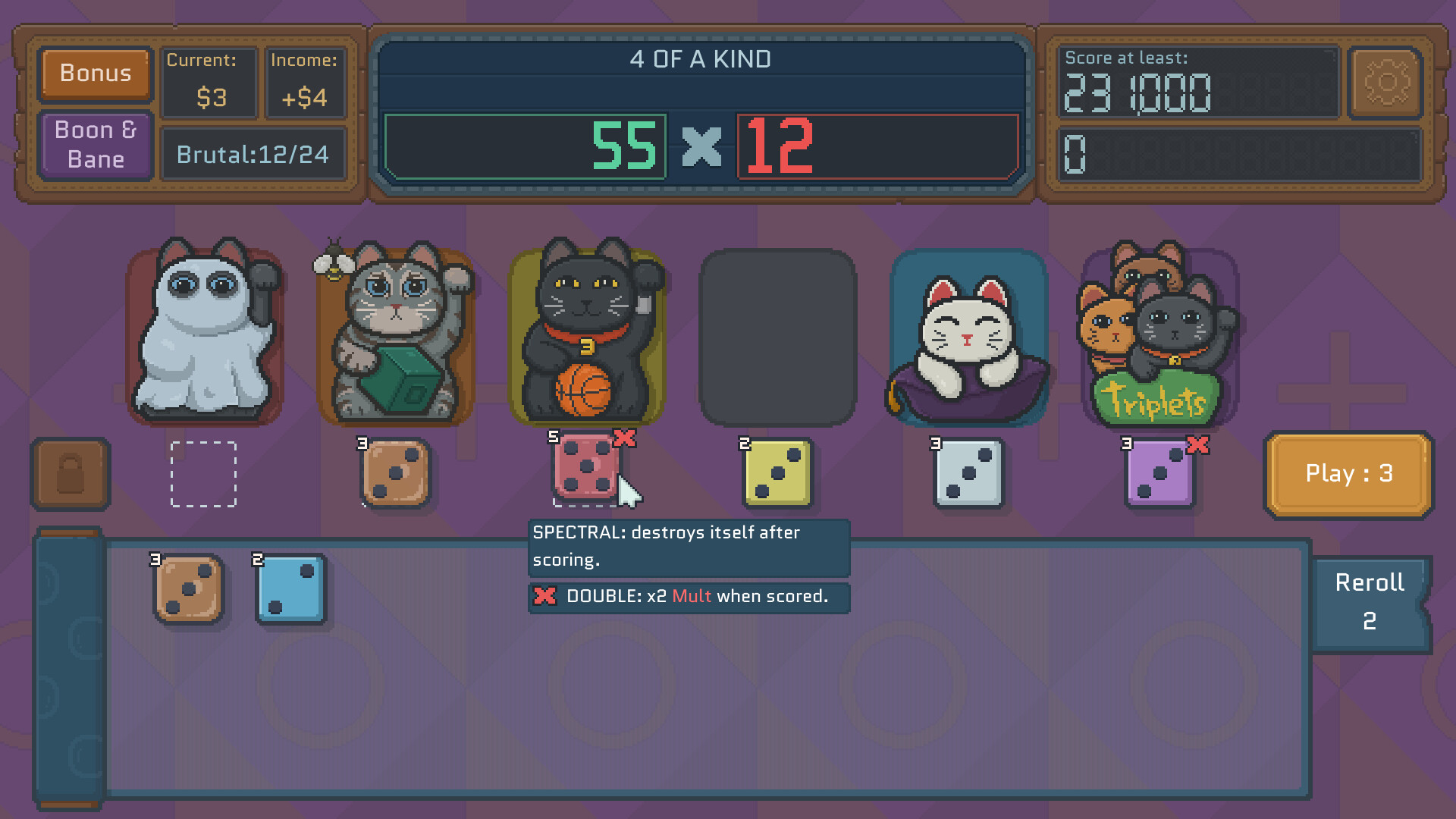Toggle the padlock lock button

[x=71, y=474]
